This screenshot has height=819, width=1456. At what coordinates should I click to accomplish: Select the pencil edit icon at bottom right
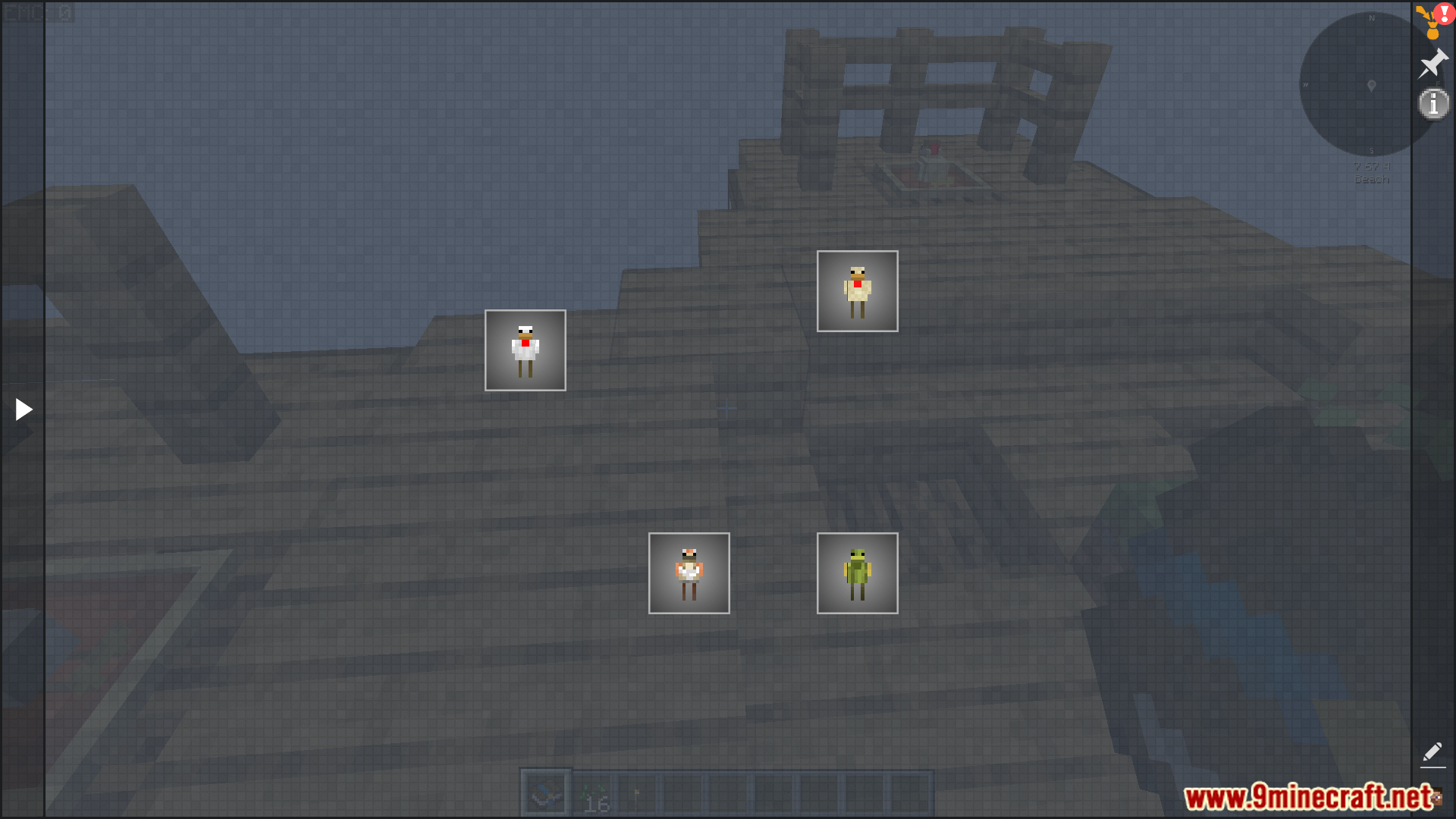tap(1433, 753)
